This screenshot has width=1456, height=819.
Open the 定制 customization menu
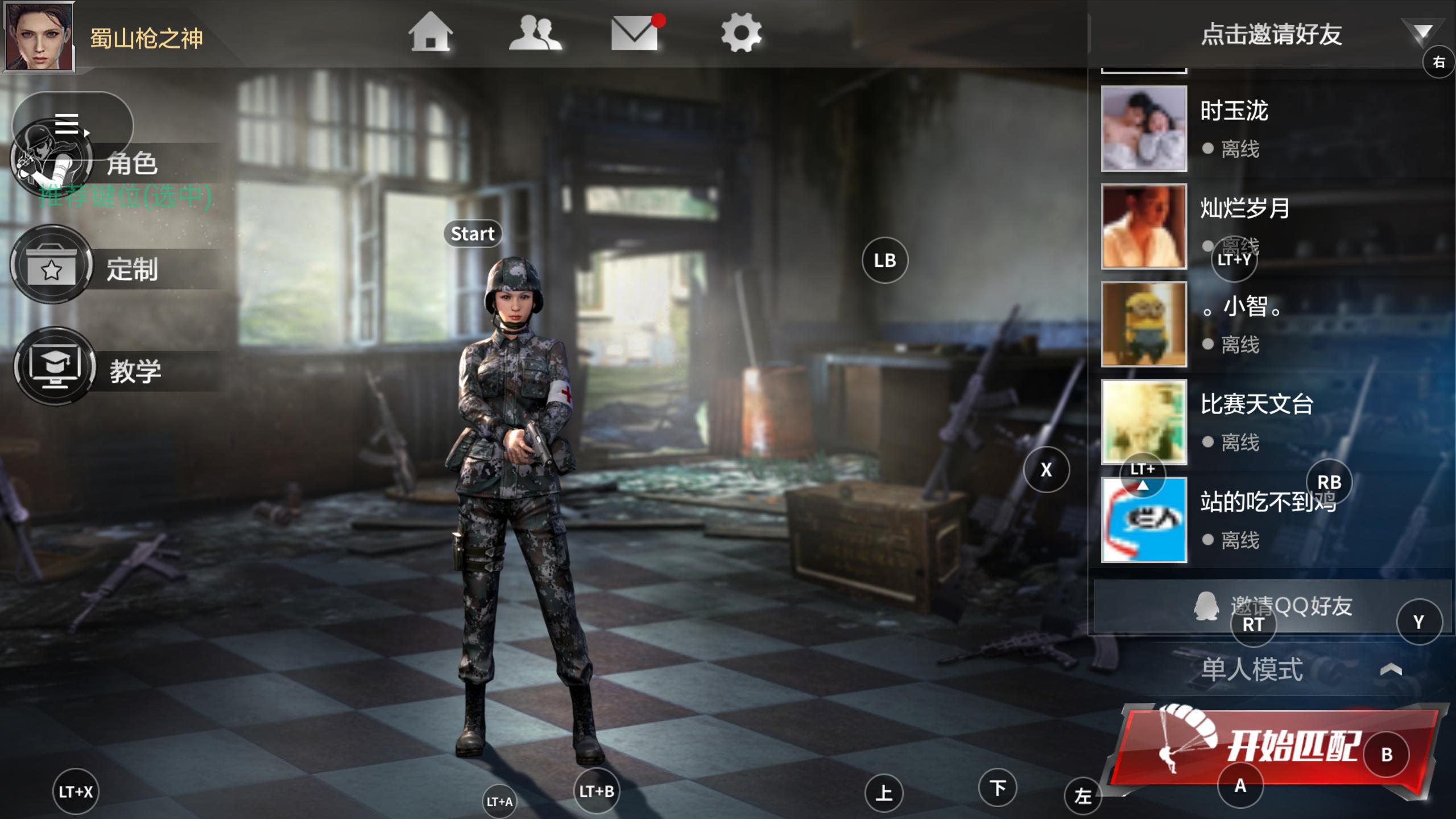click(x=132, y=269)
